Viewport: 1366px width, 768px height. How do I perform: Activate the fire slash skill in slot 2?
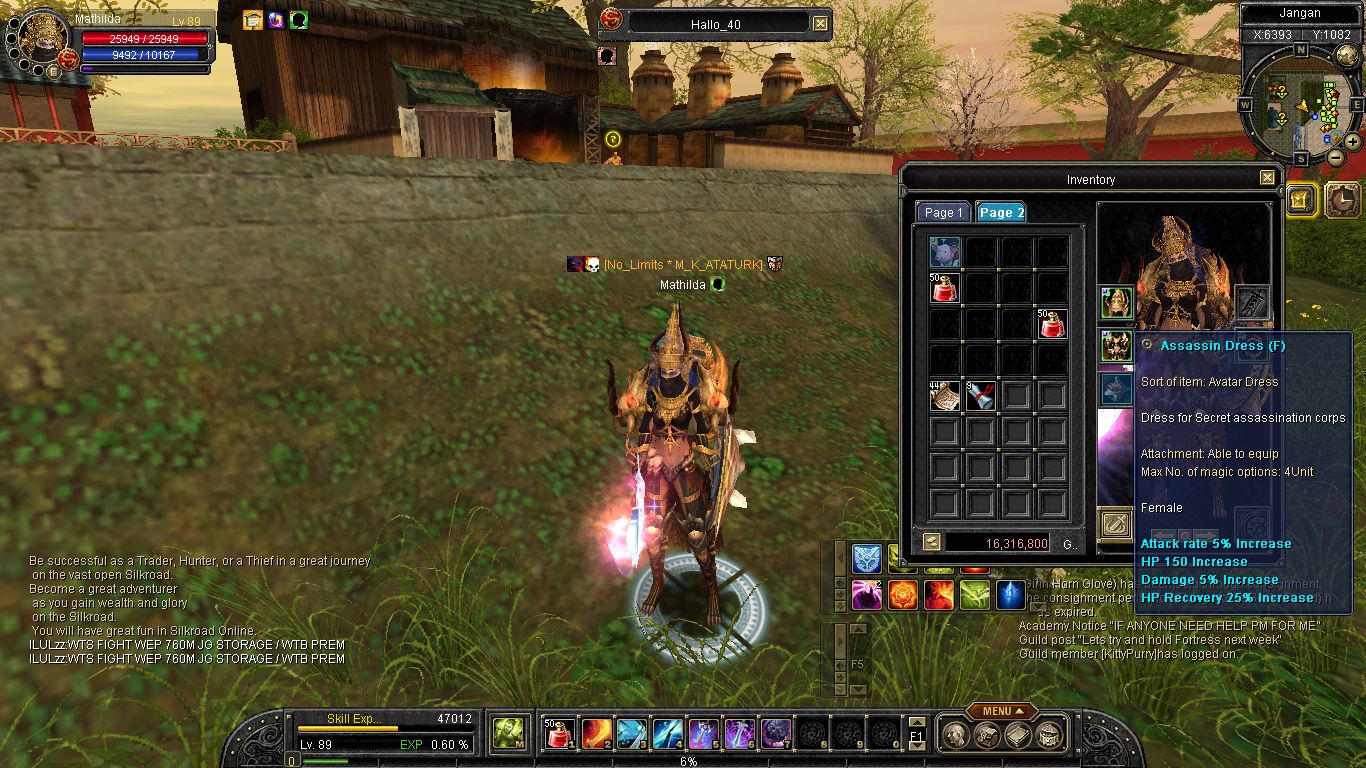pos(597,734)
